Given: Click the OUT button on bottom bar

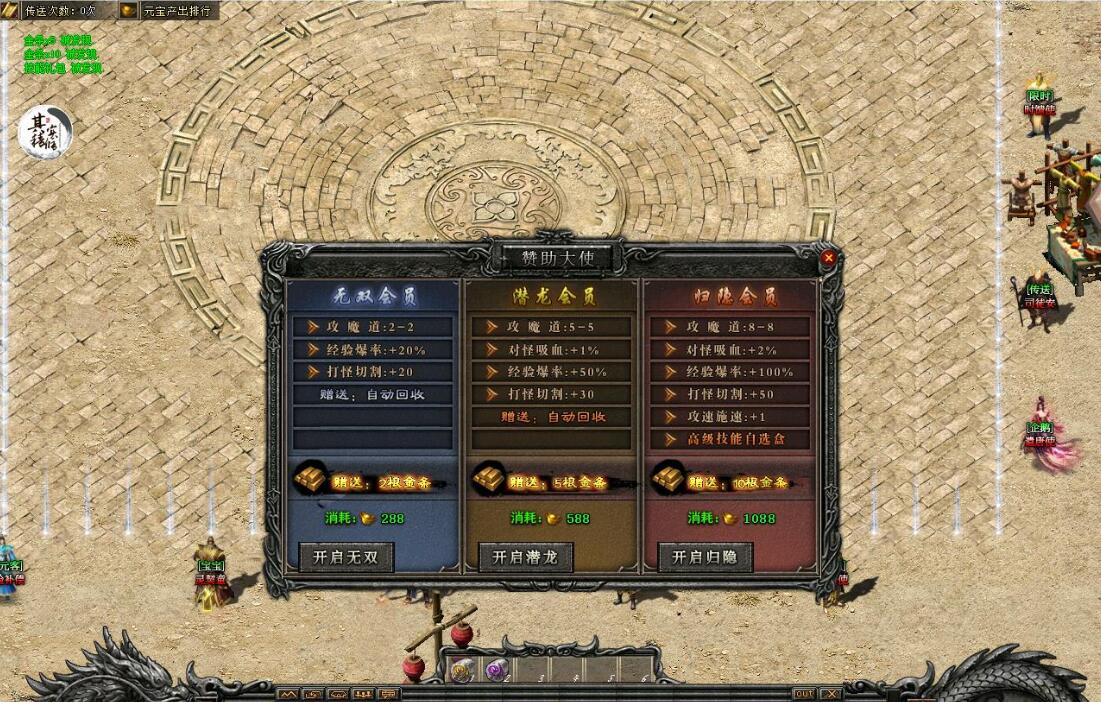Looking at the screenshot, I should [x=804, y=693].
